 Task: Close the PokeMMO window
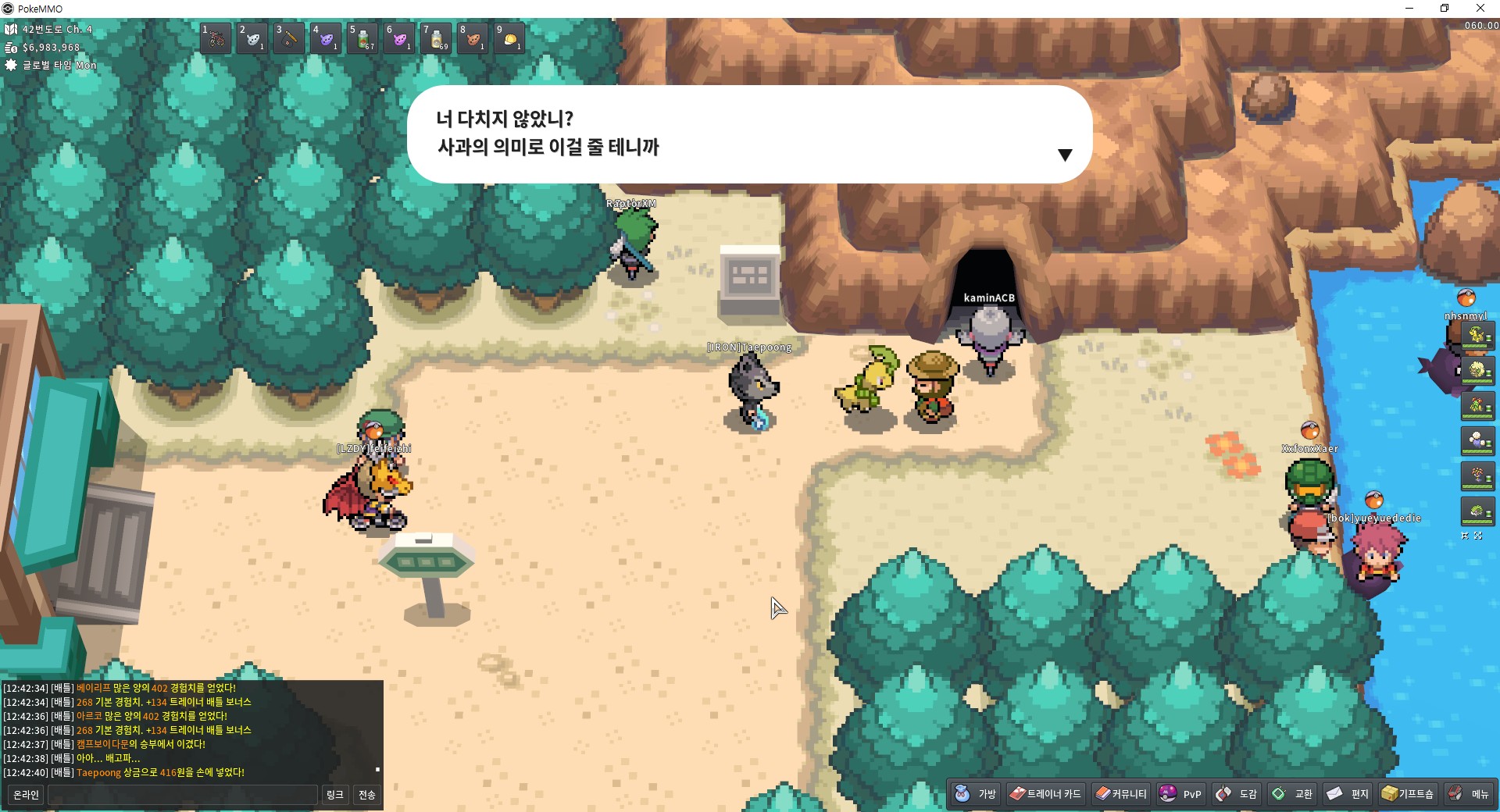(1480, 9)
